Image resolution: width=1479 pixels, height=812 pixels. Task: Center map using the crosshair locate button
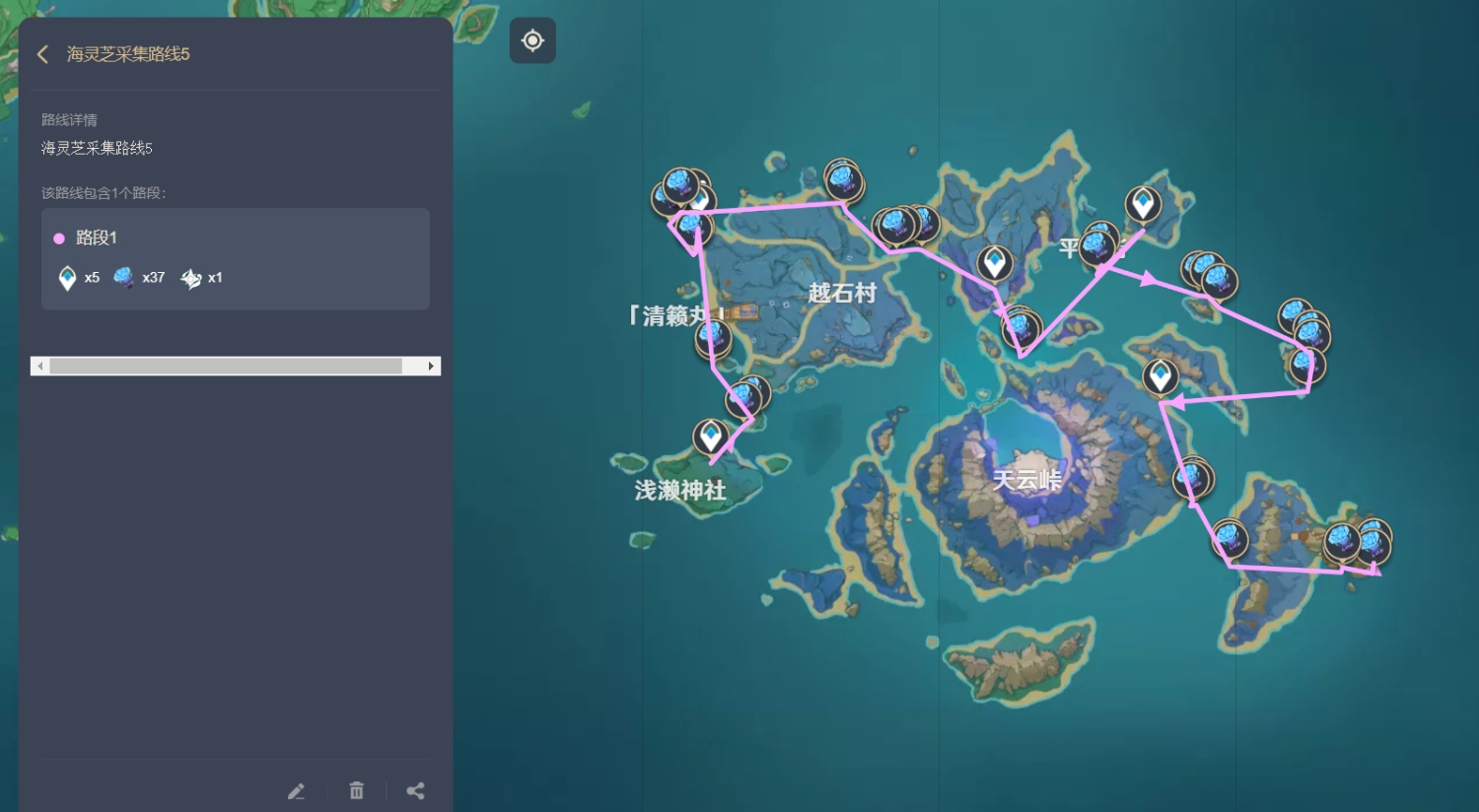tap(532, 40)
